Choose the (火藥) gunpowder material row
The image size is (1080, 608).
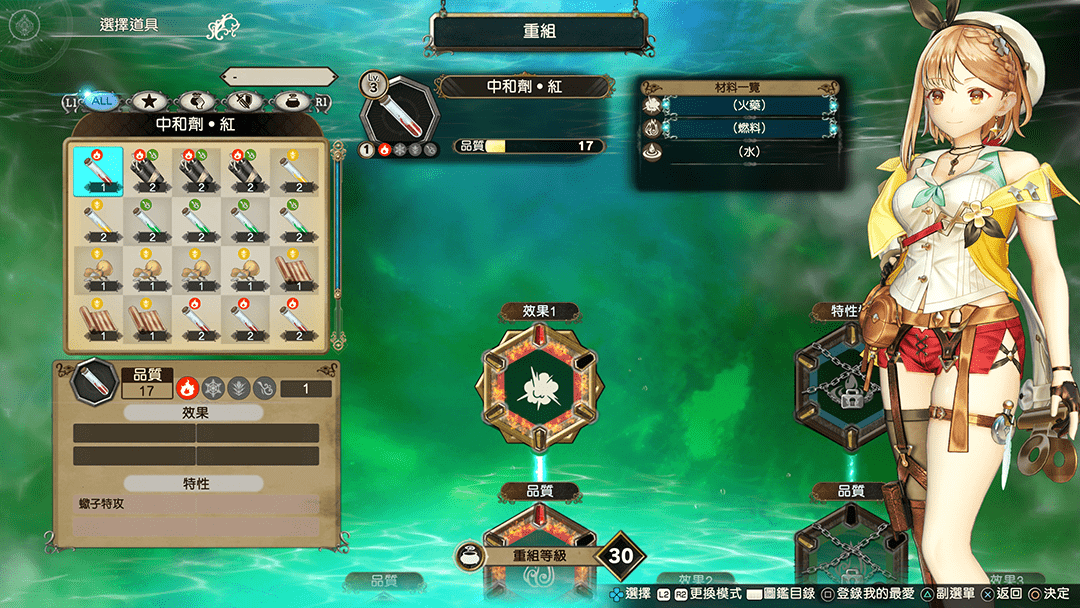point(742,105)
